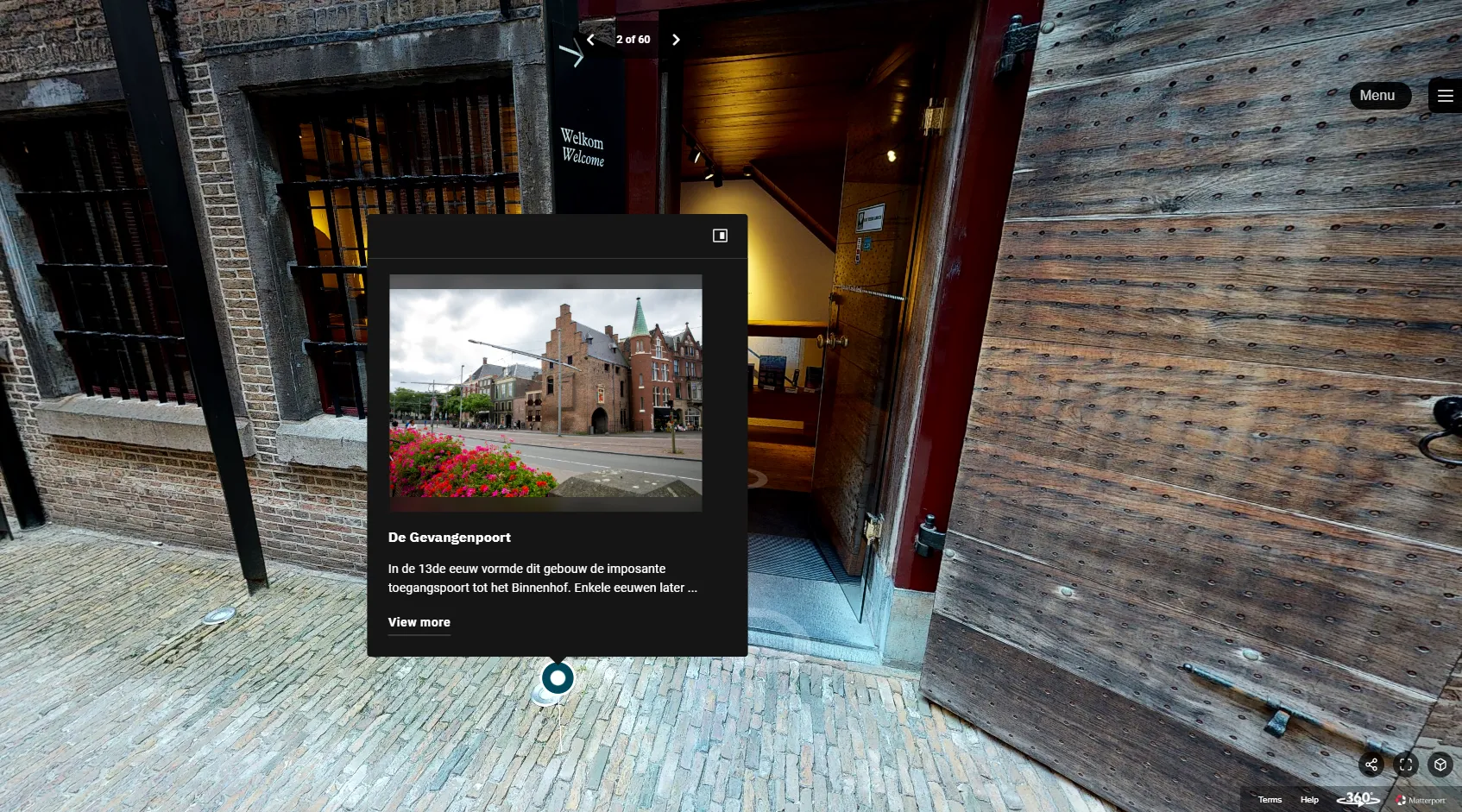
Task: Select the circular tag marker
Action: pyautogui.click(x=558, y=678)
